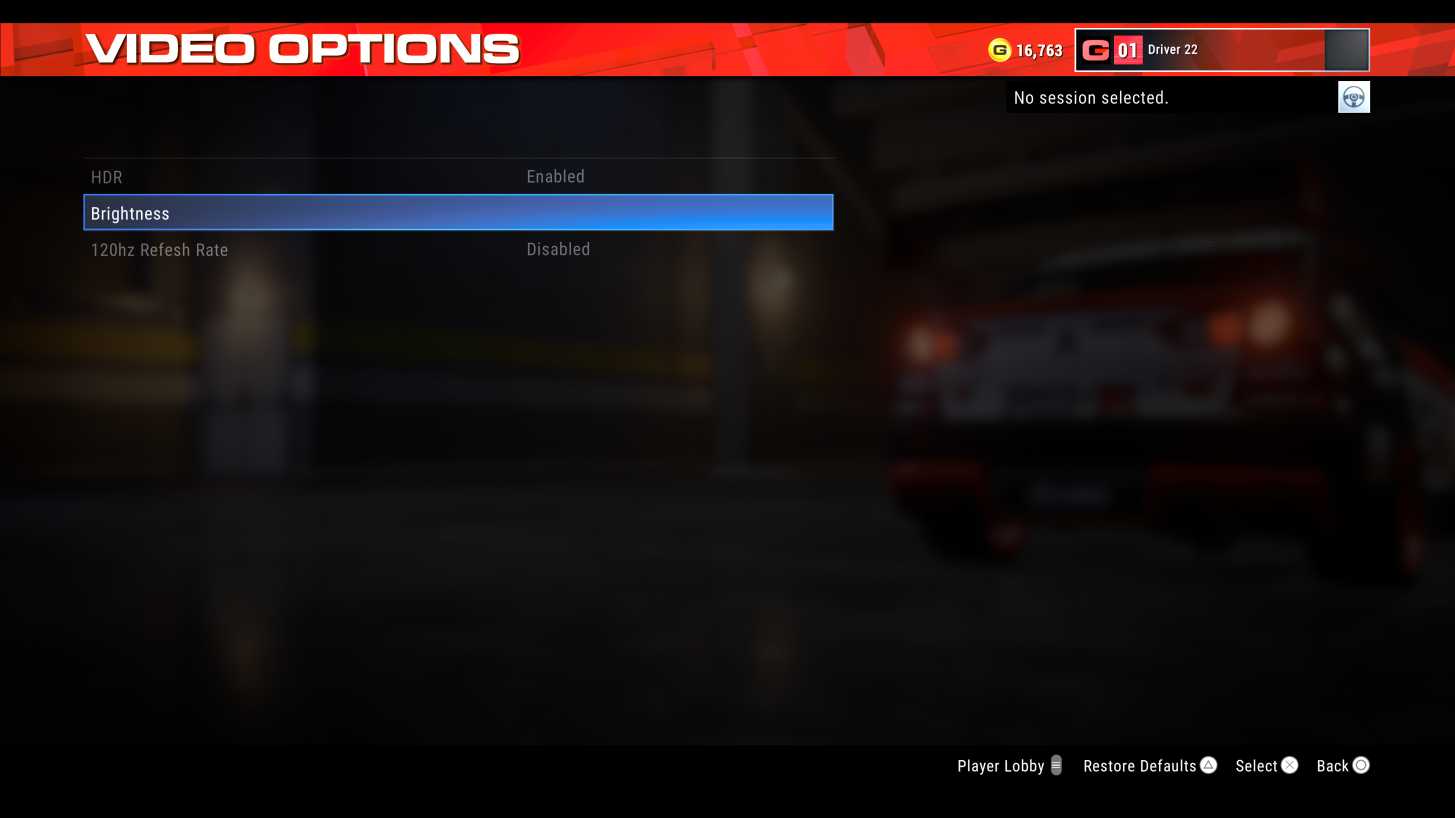Click the touchpad icon beside Player Lobby
This screenshot has height=818, width=1455.
coord(1057,765)
